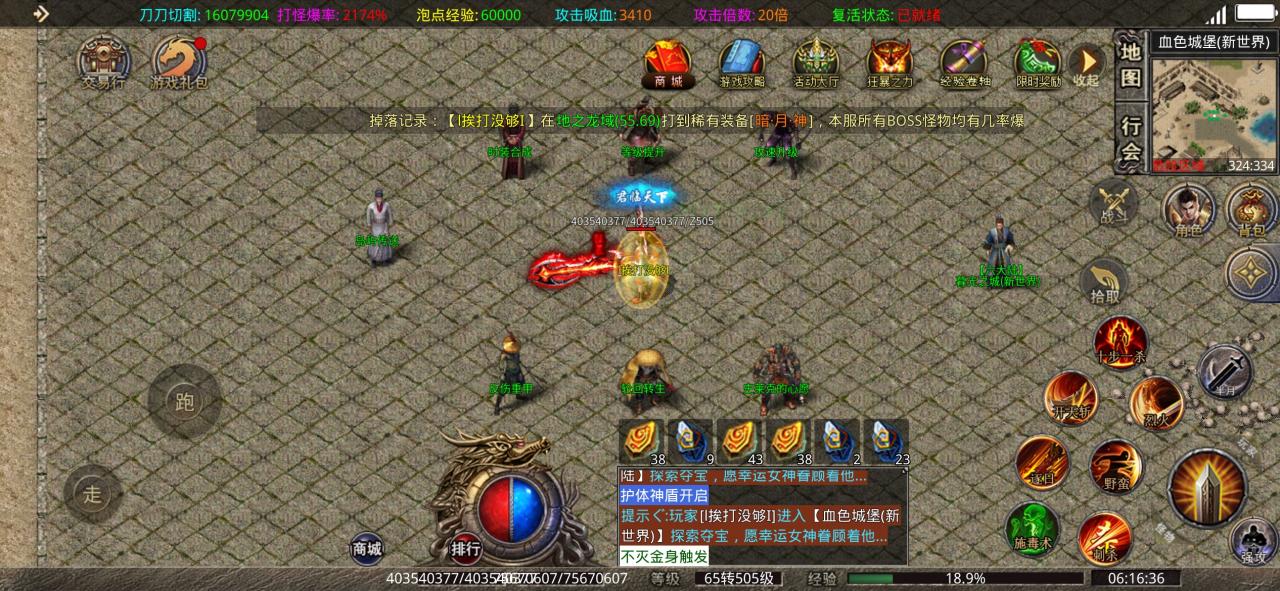Open the 排行 ranking button
Viewport: 1280px width, 591px height.
point(466,548)
